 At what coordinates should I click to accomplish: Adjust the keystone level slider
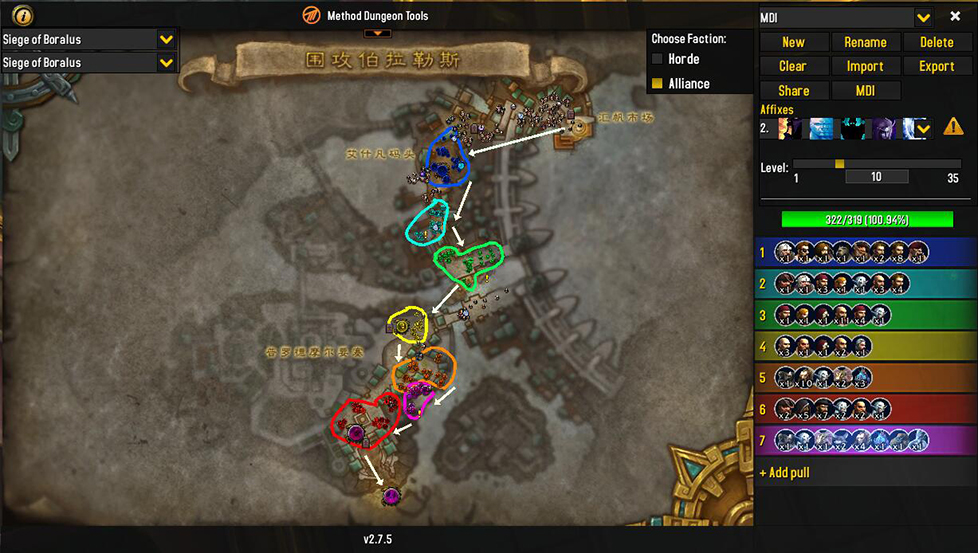[839, 164]
